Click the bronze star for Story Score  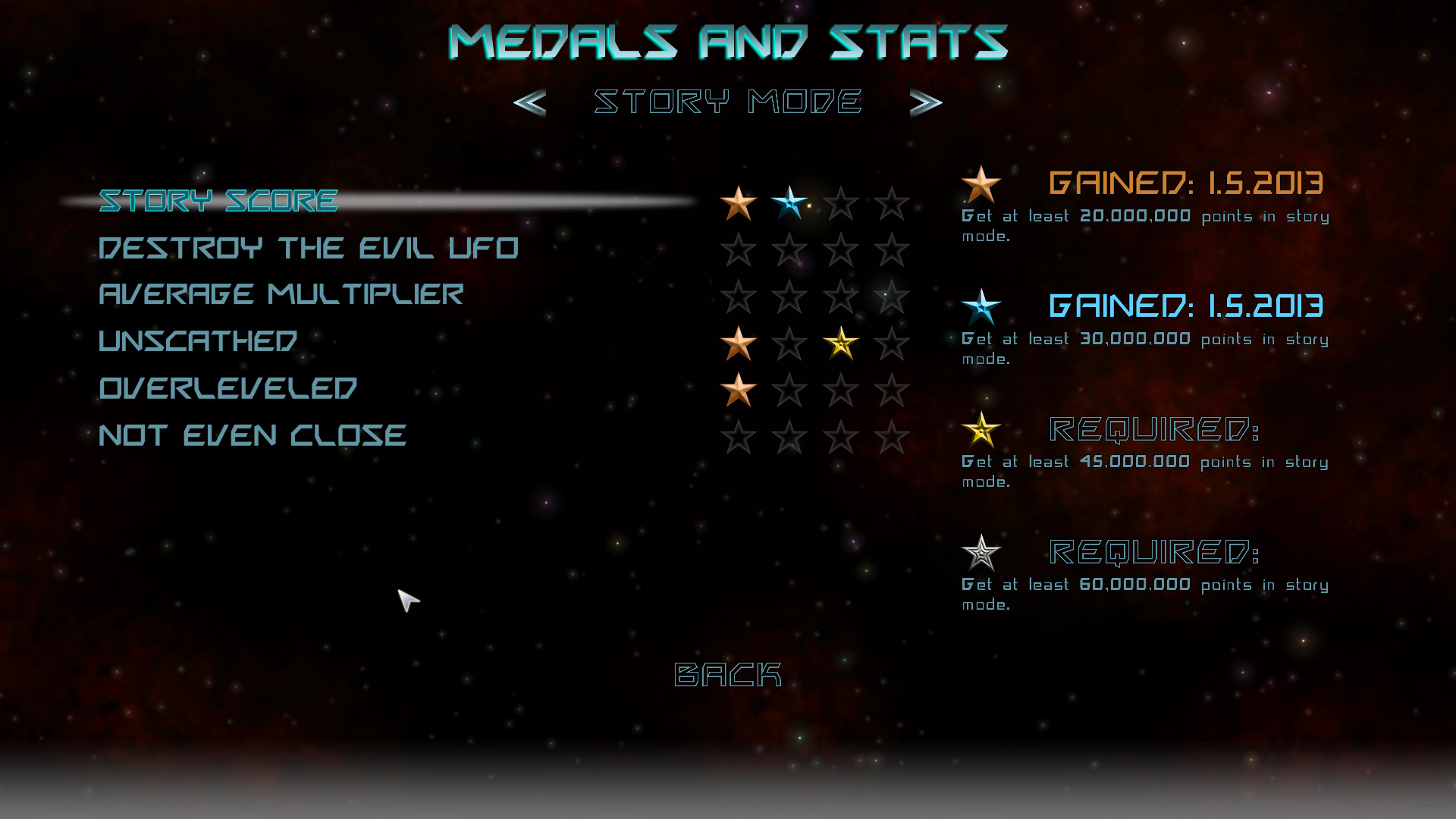click(738, 203)
